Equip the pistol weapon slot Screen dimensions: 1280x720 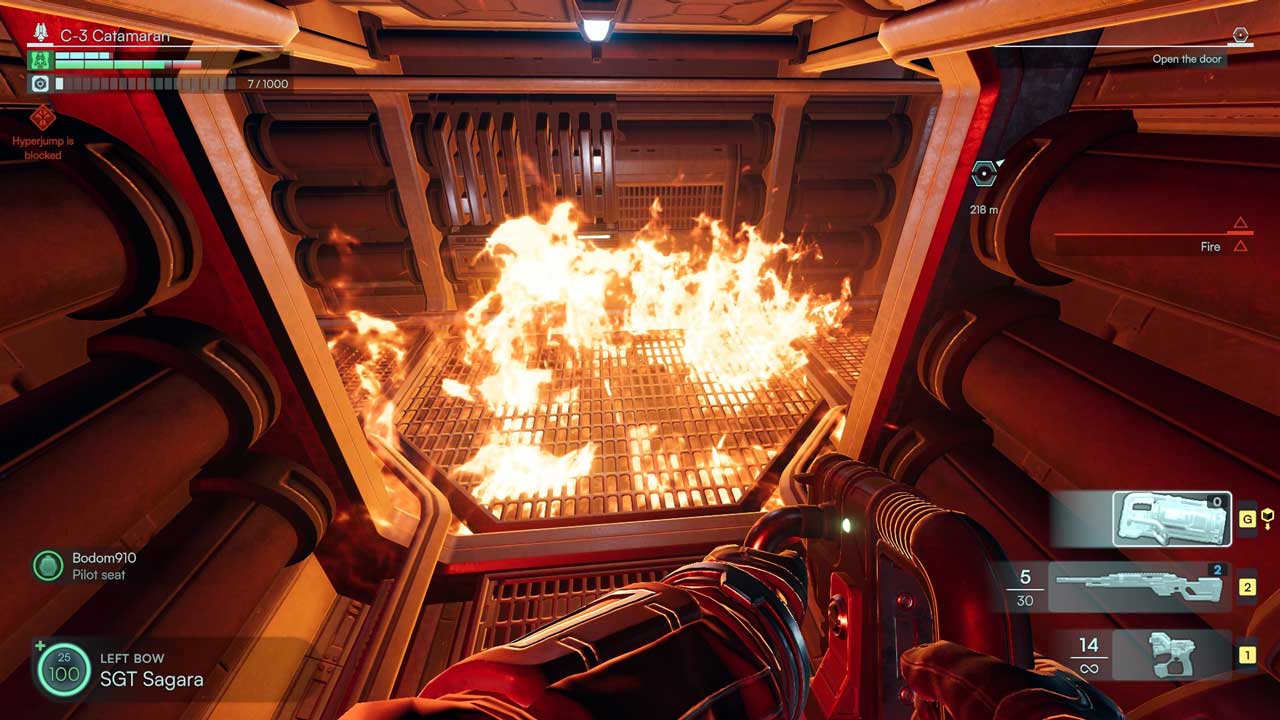(1172, 655)
